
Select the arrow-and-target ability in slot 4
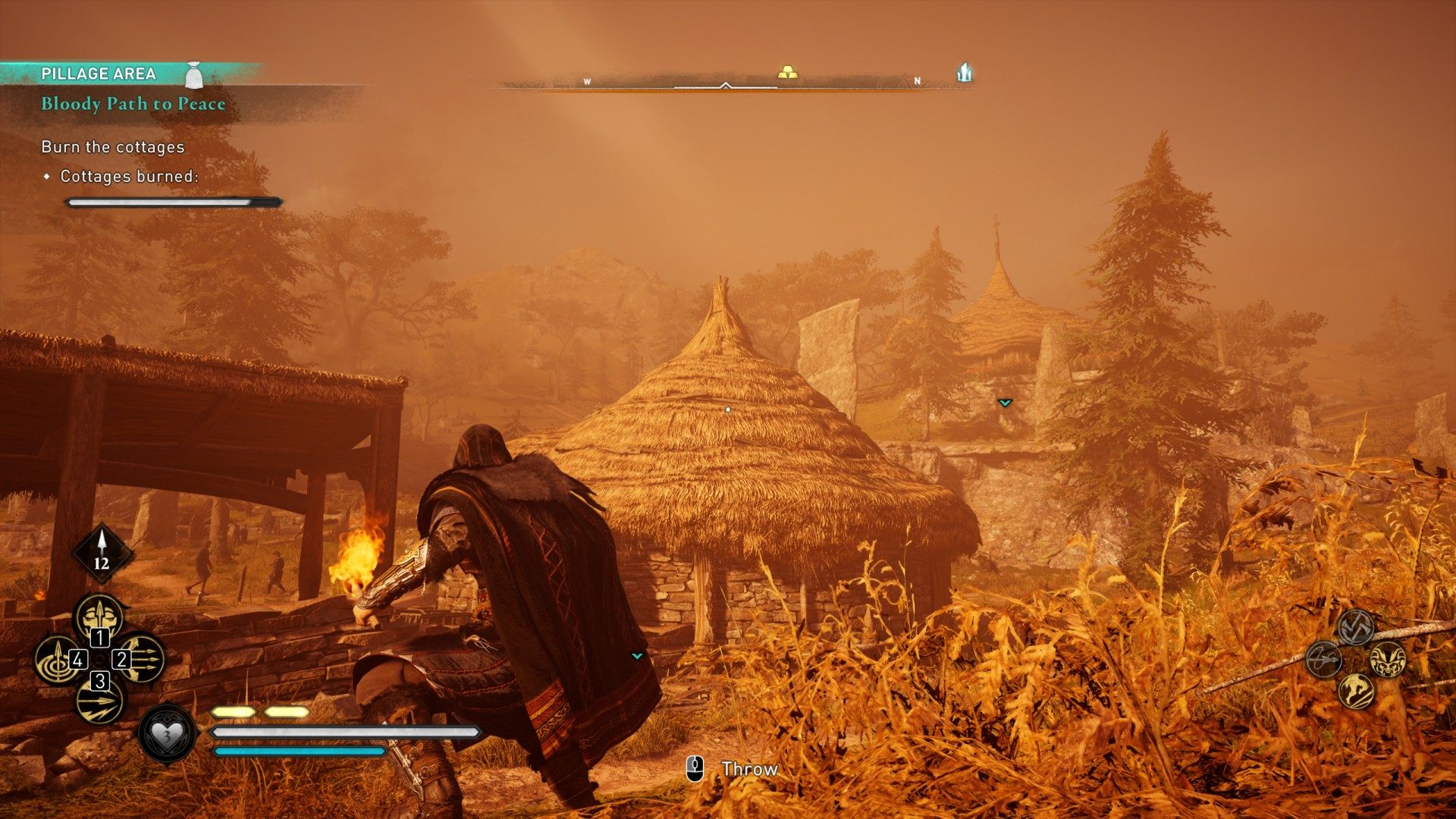tap(57, 658)
